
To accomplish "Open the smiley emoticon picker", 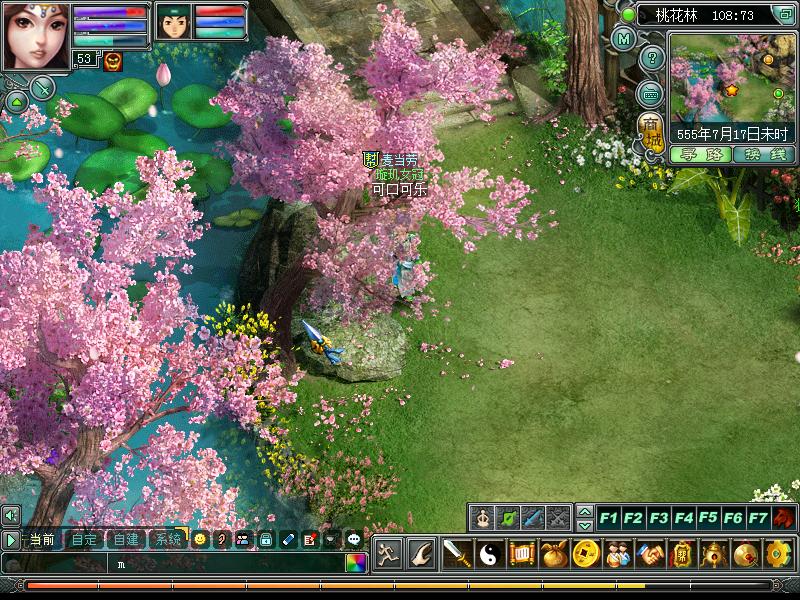I will 200,539.
